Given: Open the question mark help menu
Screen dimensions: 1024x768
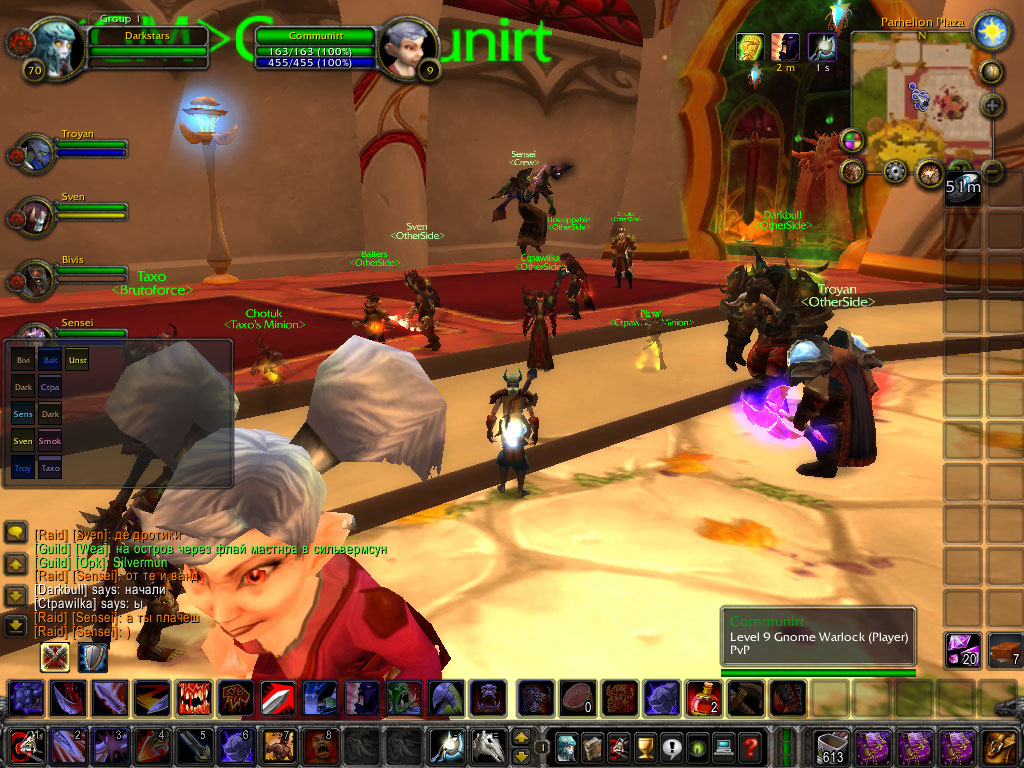Looking at the screenshot, I should 750,746.
